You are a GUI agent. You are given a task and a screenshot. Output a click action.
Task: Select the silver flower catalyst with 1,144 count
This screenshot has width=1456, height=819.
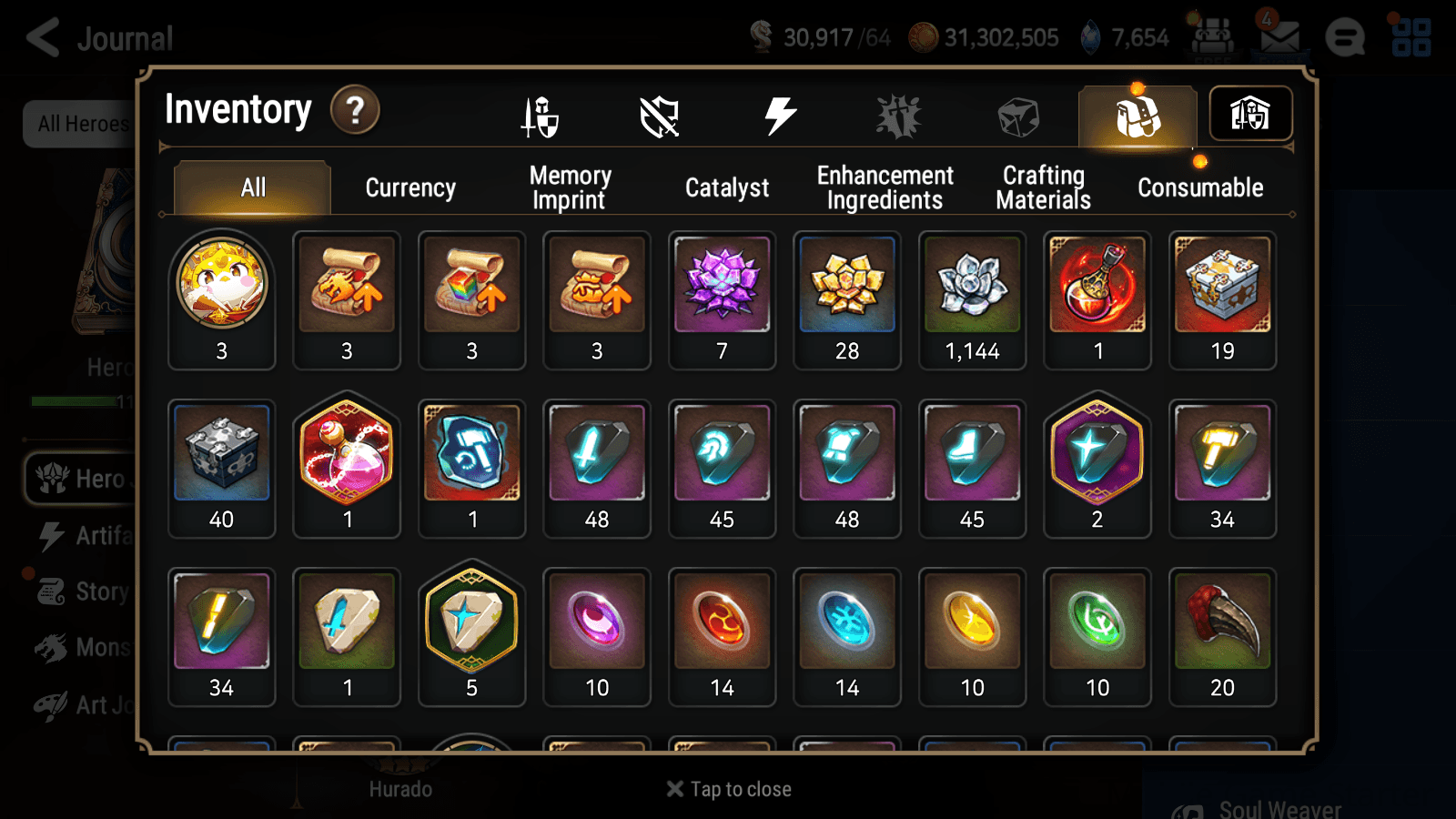pyautogui.click(x=973, y=286)
